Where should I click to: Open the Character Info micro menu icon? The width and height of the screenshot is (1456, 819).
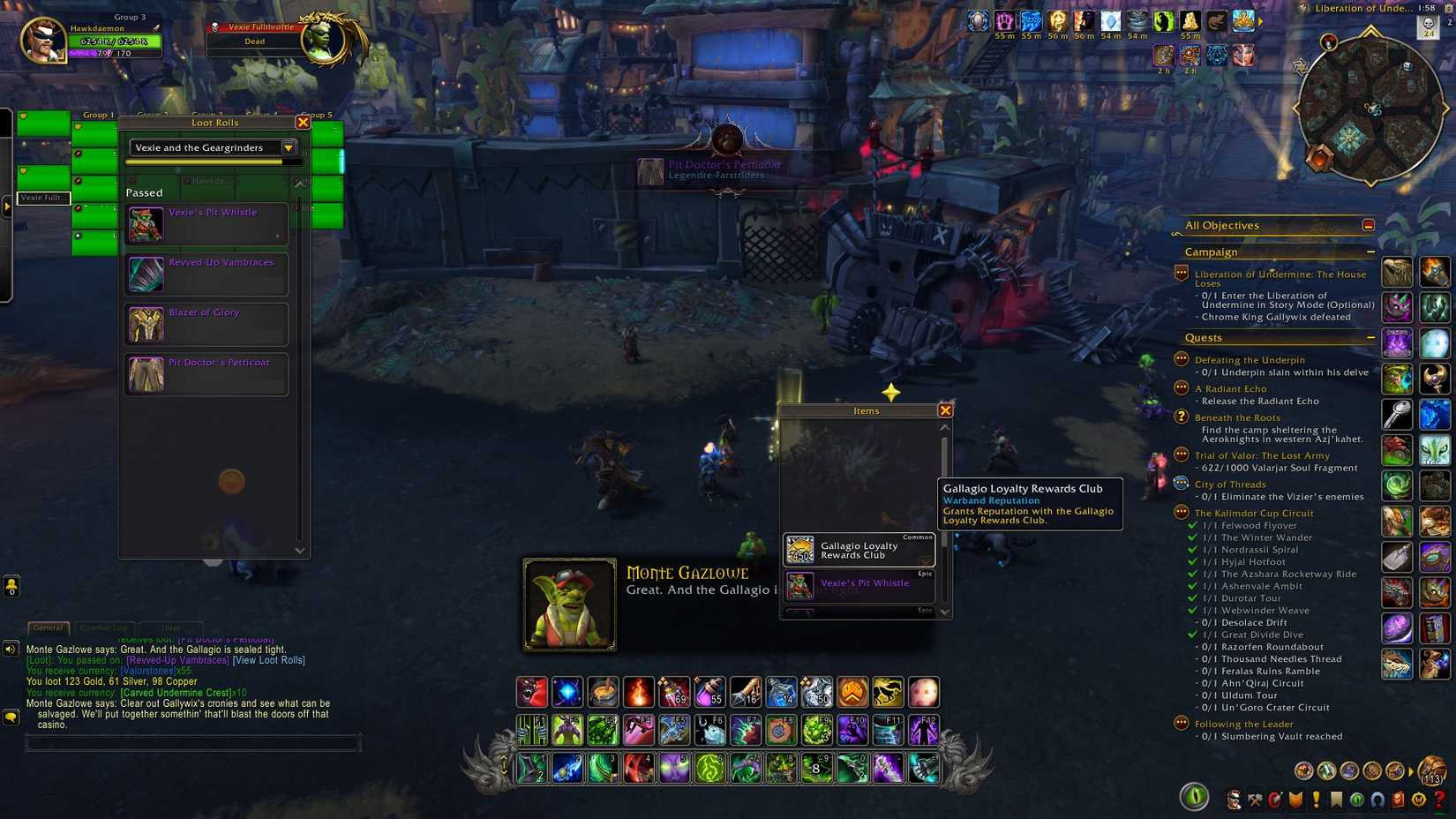click(1235, 801)
